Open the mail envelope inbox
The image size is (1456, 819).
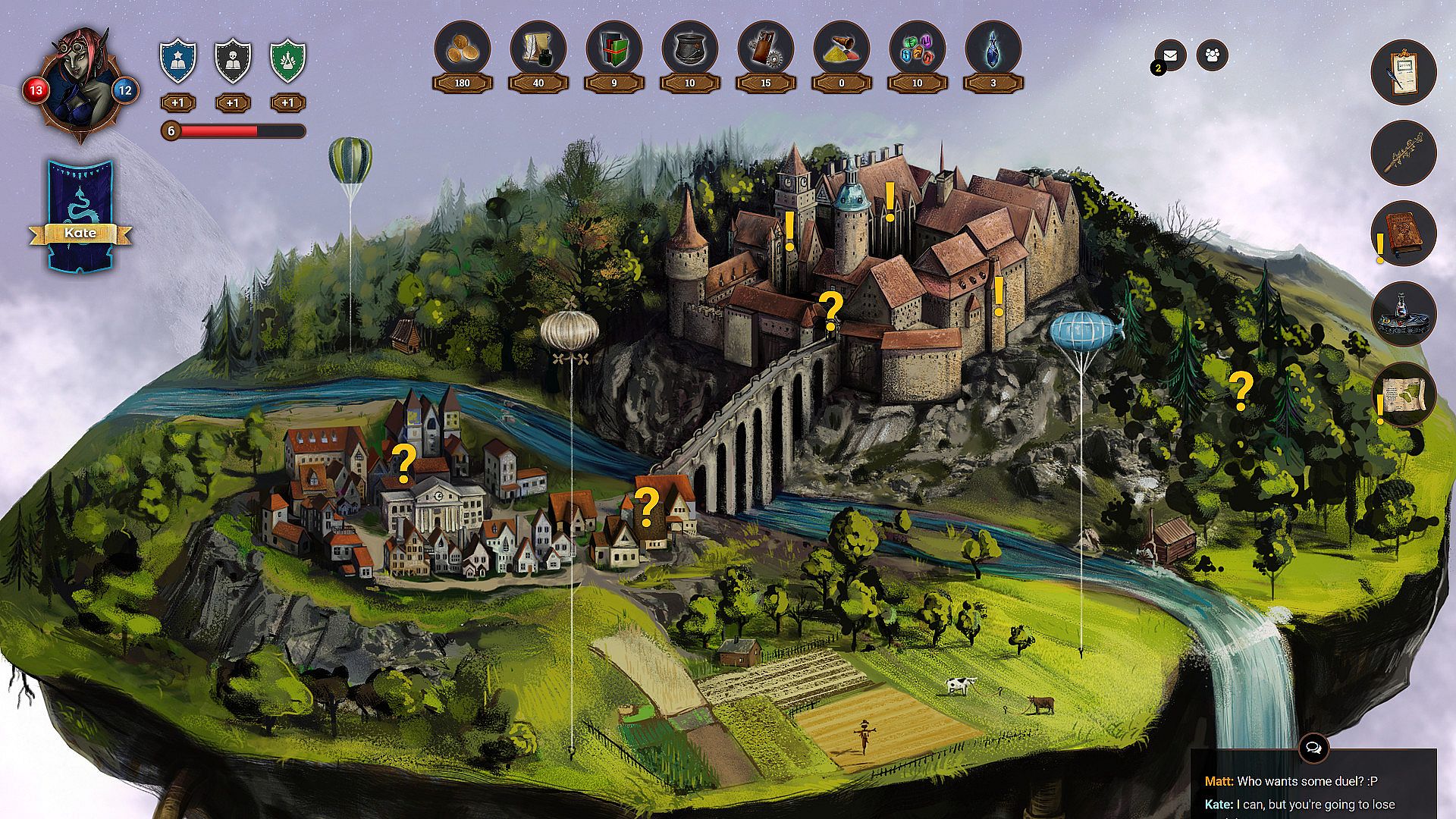1171,55
